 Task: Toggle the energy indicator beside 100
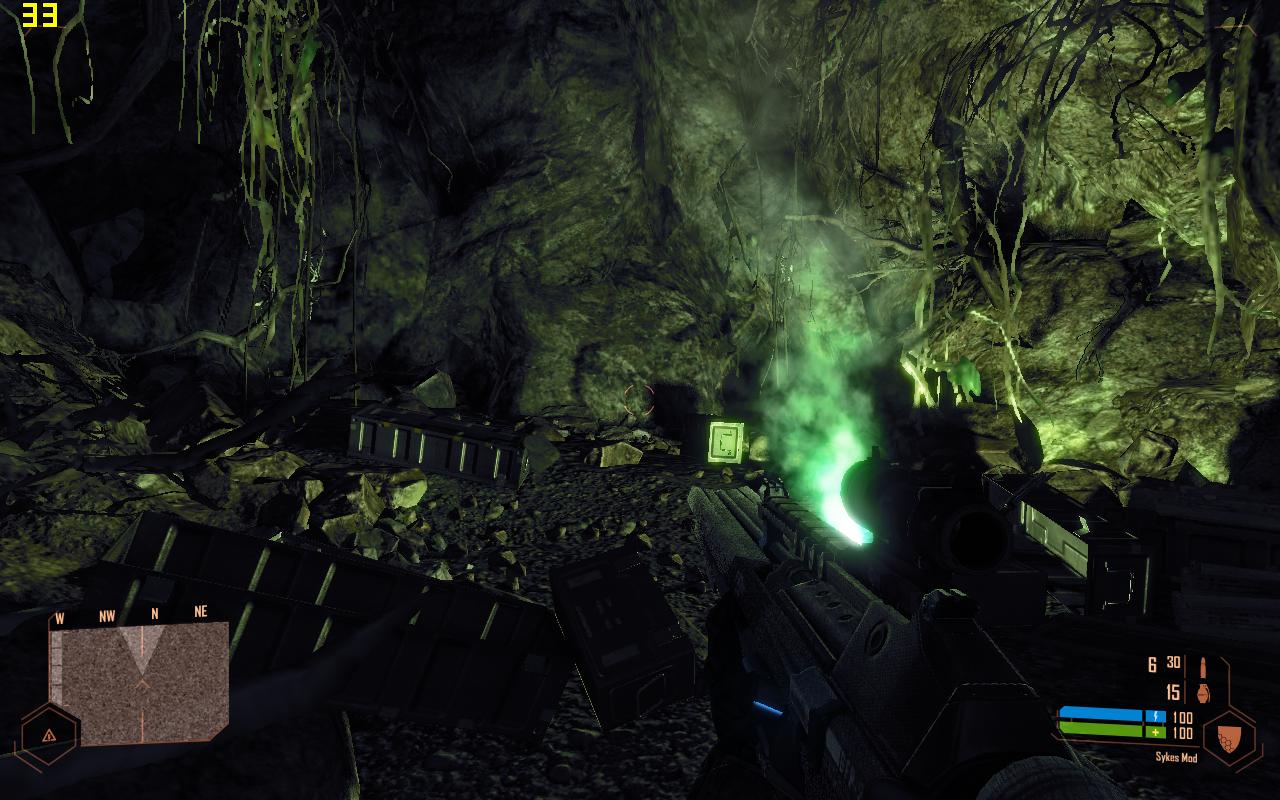coord(1156,715)
